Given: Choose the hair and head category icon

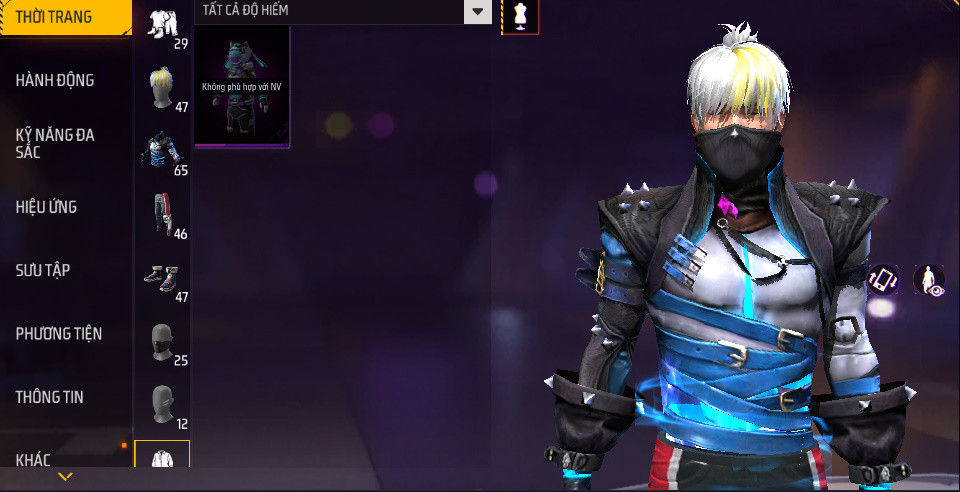Looking at the screenshot, I should click(162, 88).
